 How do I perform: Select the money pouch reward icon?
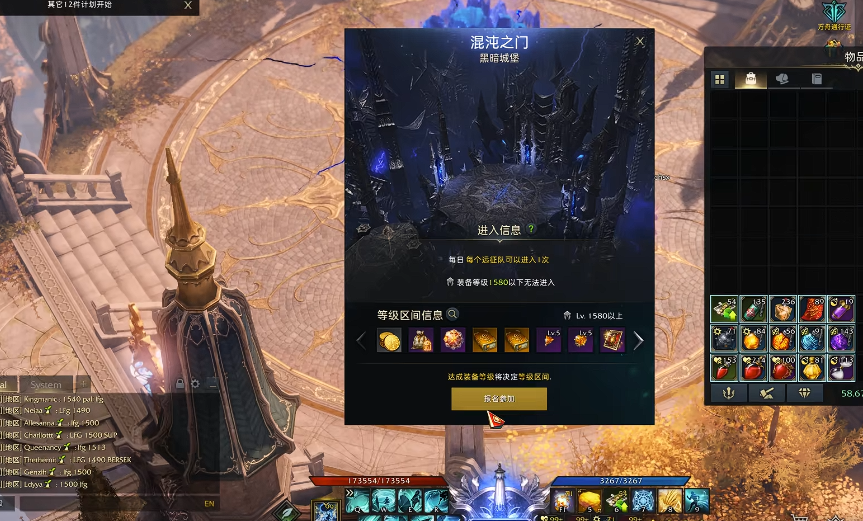(421, 341)
